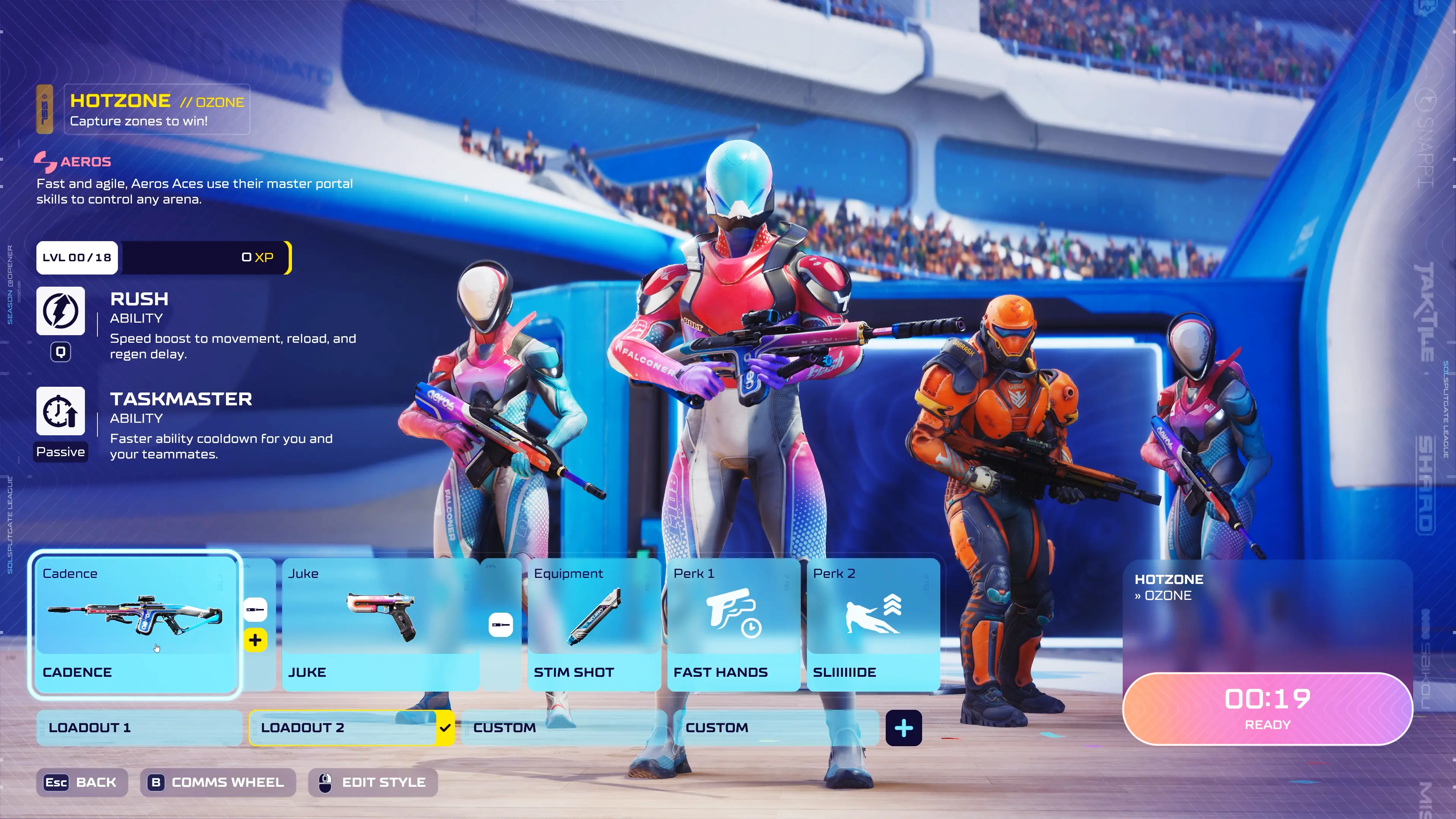Image resolution: width=1456 pixels, height=819 pixels.
Task: Click the pink Ready button
Action: coord(1267,709)
